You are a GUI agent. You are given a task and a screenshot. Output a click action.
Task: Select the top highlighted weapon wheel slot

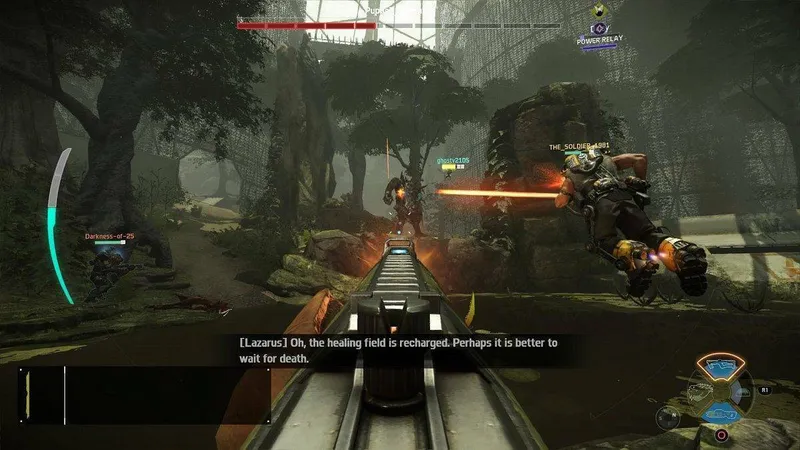(x=719, y=367)
